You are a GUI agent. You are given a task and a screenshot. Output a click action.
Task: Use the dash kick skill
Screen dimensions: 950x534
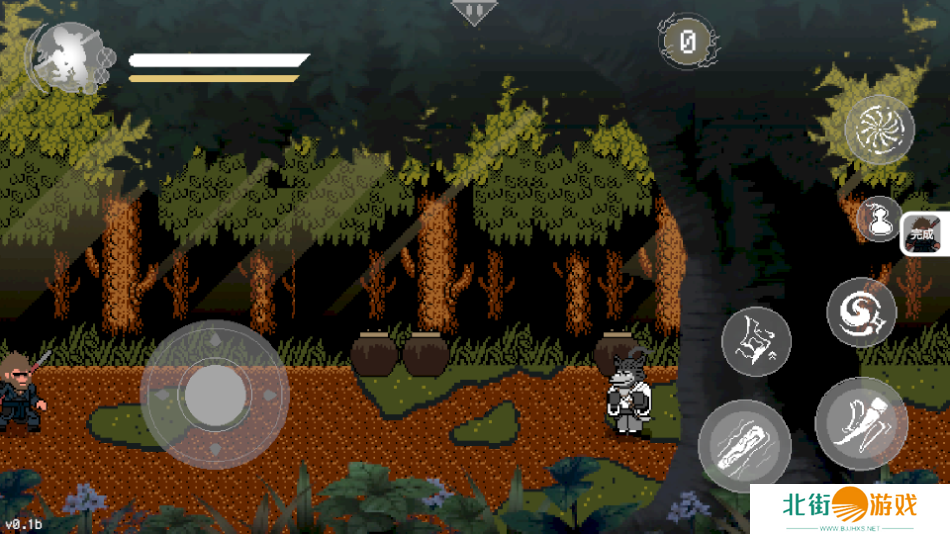[x=861, y=424]
